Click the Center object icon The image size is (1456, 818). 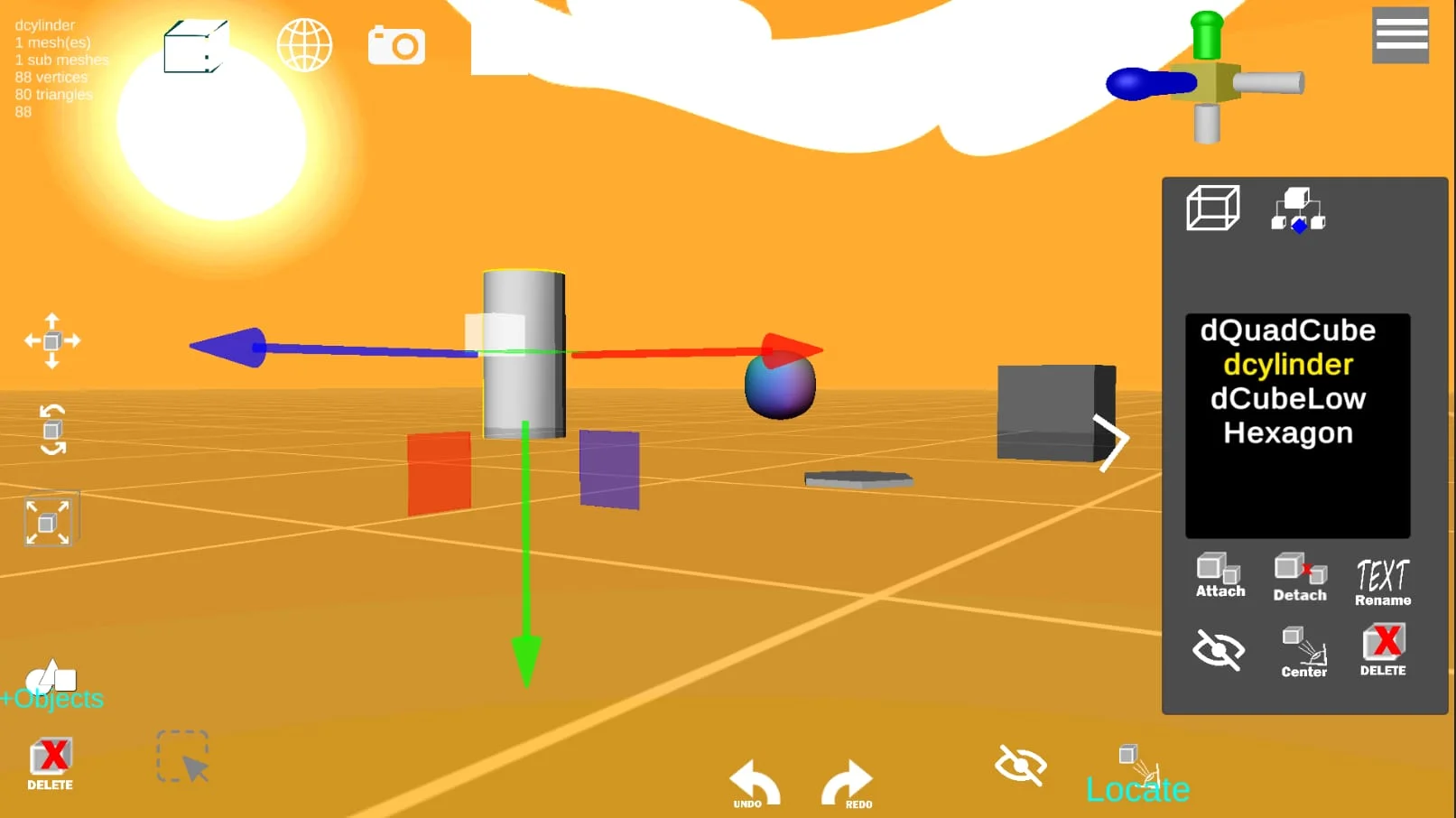coord(1303,650)
